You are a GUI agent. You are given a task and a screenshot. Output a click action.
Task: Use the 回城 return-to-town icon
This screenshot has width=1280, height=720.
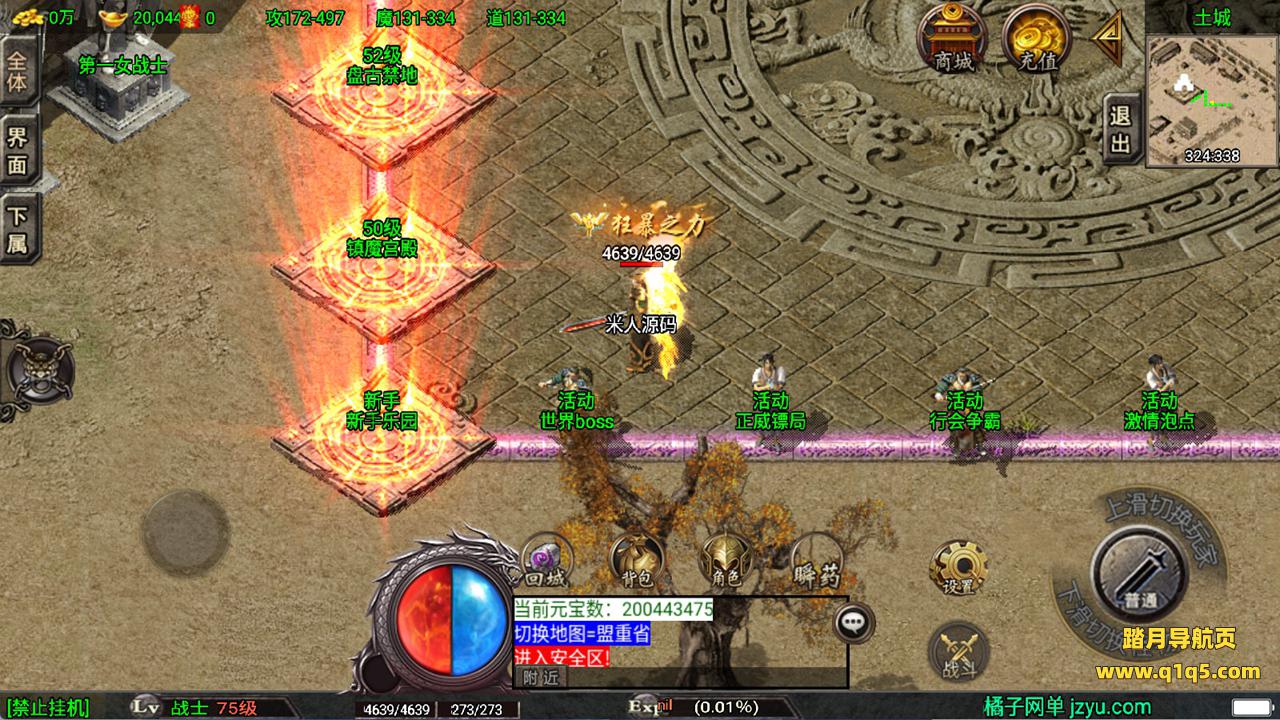(546, 562)
